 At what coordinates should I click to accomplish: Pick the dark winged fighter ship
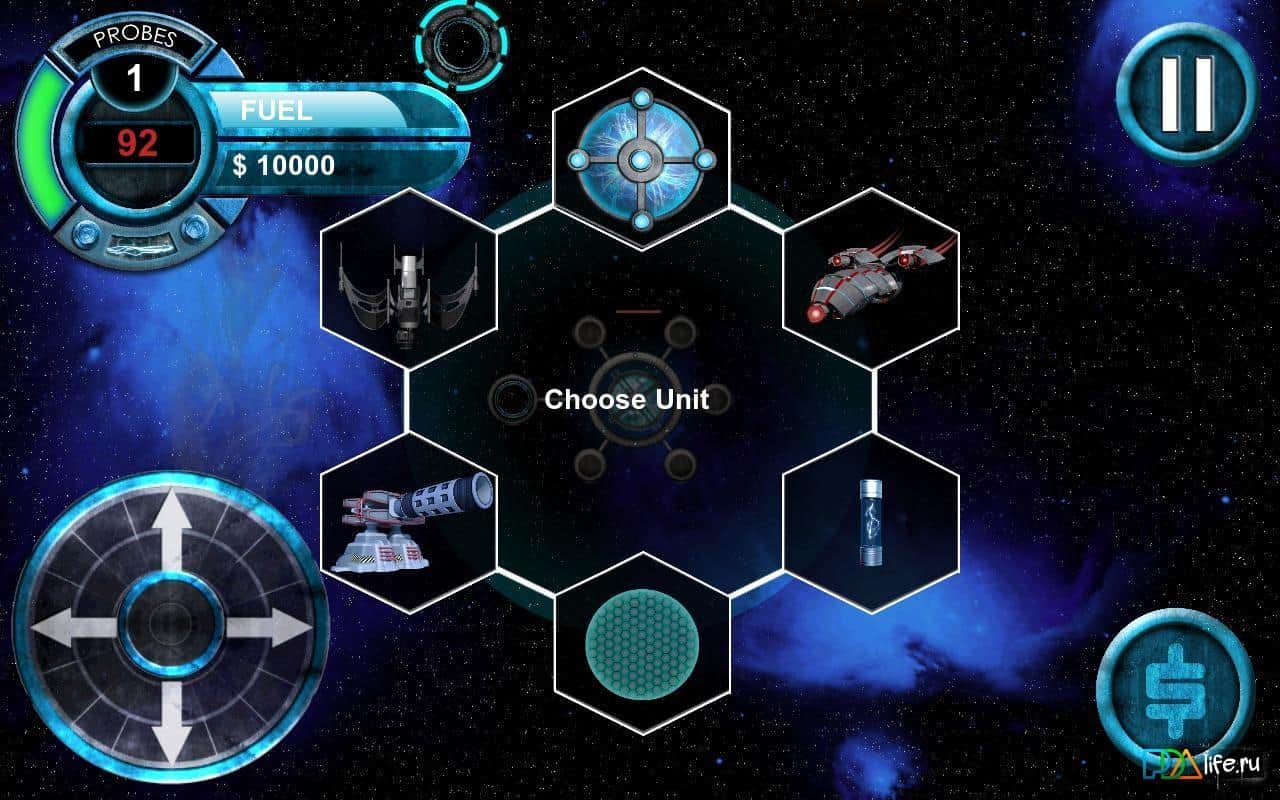click(x=408, y=283)
